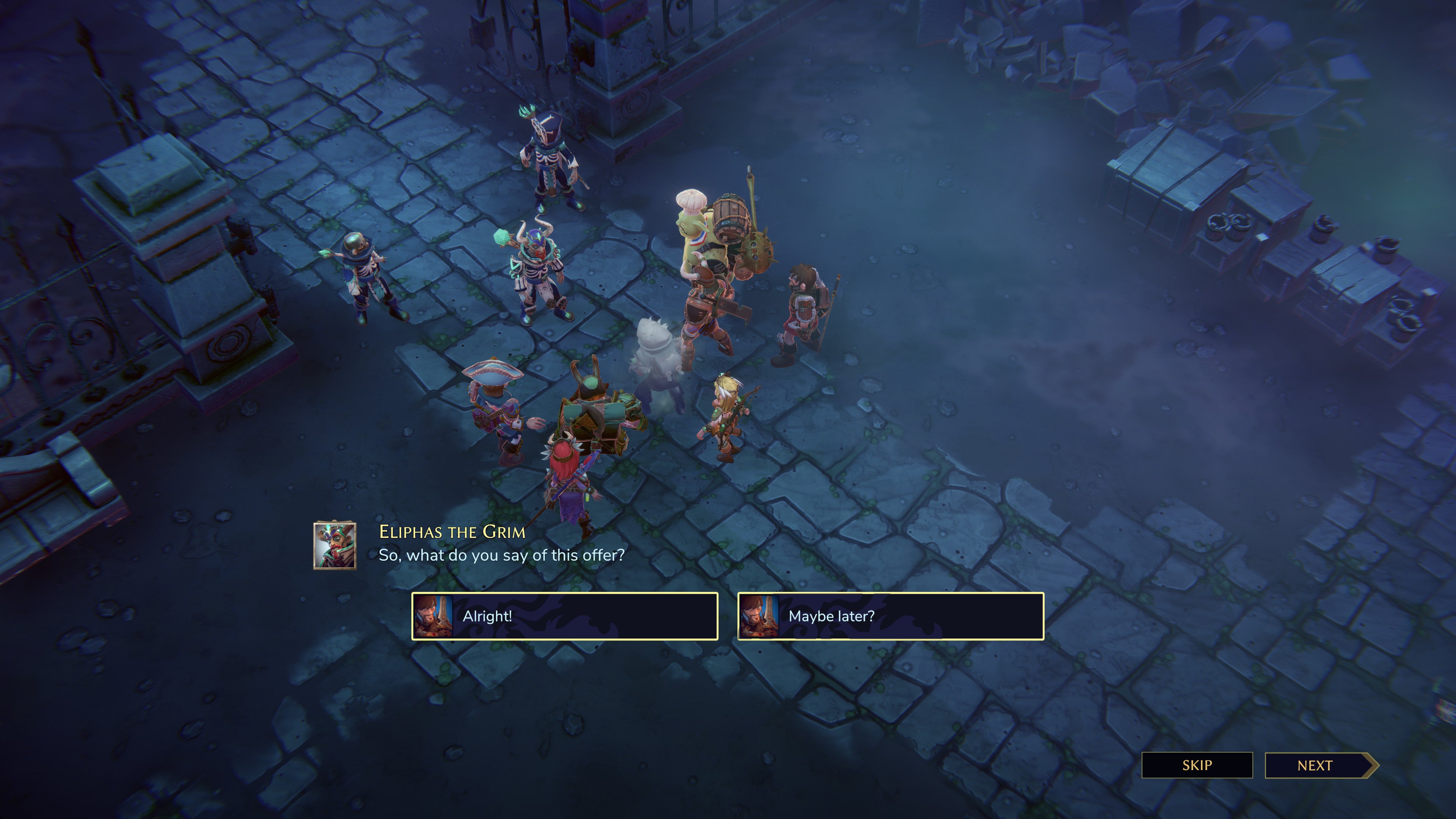Advance dialogue with the NEXT button
The image size is (1456, 819).
point(1316,765)
